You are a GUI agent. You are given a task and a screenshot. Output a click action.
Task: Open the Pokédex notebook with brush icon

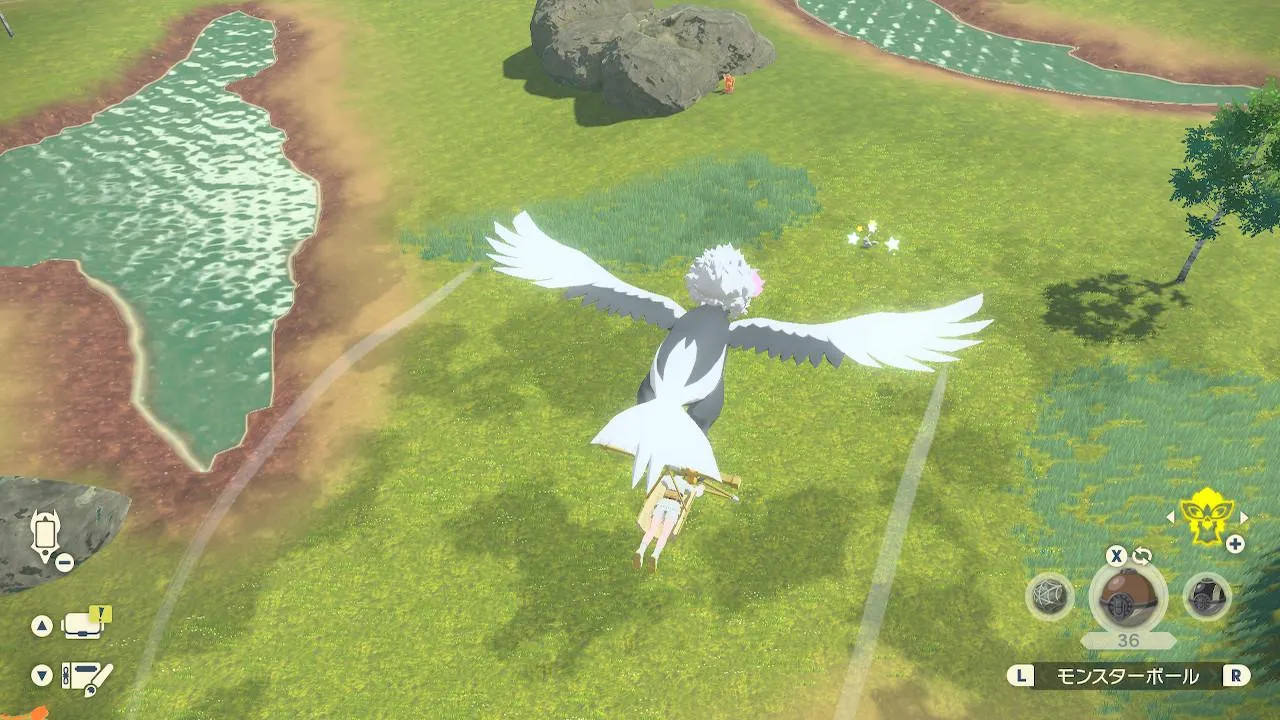tap(87, 676)
